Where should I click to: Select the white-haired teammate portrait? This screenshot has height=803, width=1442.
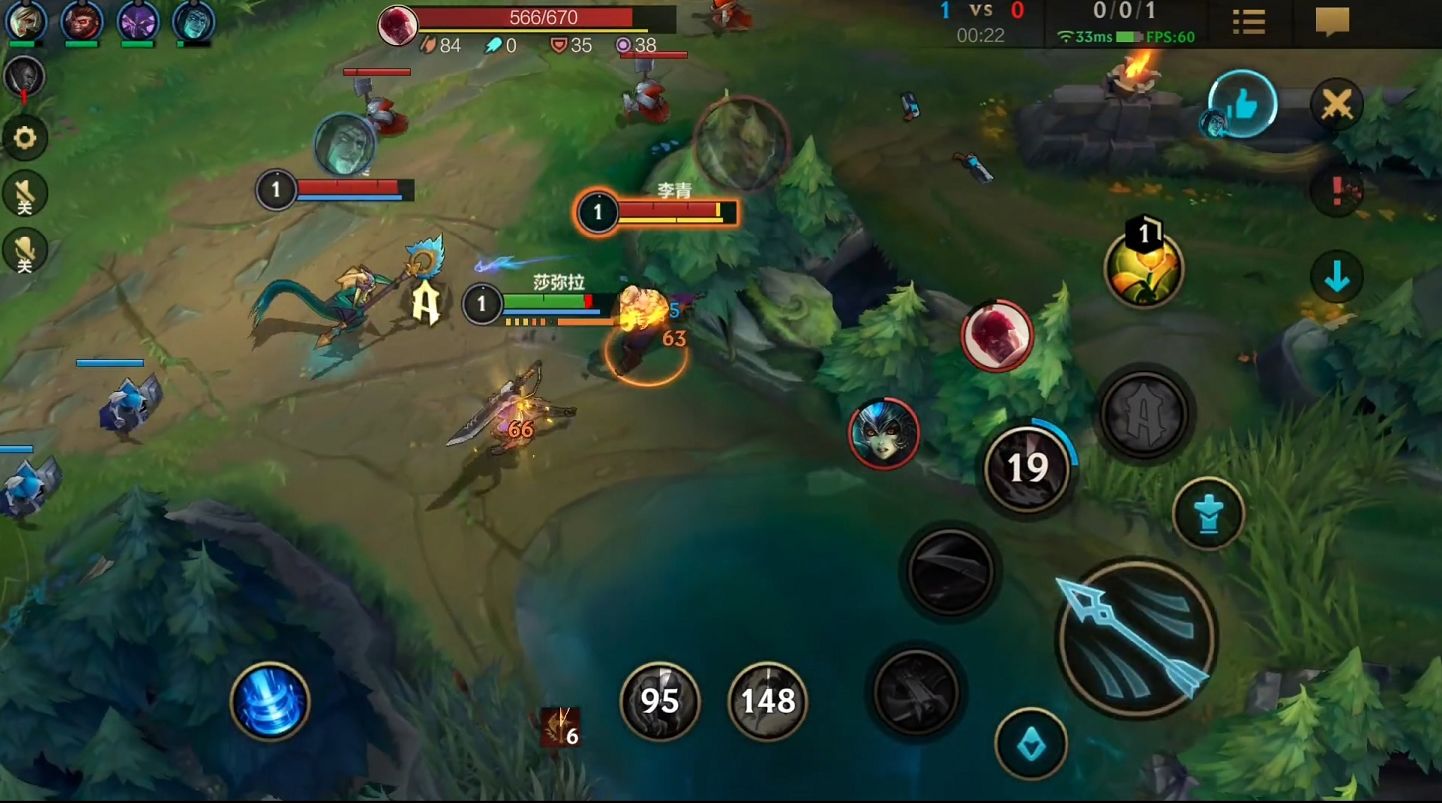(26, 21)
